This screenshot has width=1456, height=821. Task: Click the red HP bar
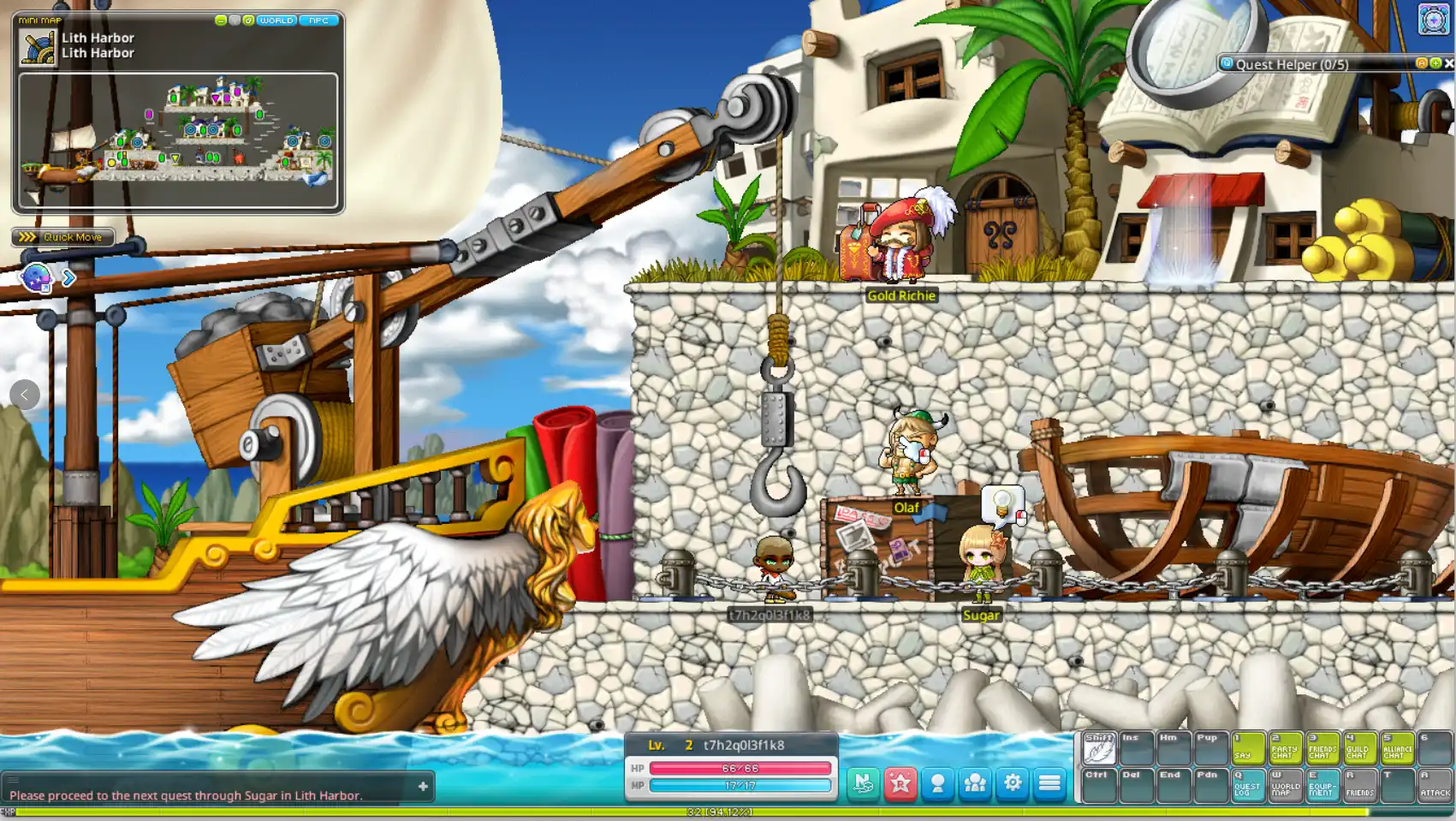[740, 770]
